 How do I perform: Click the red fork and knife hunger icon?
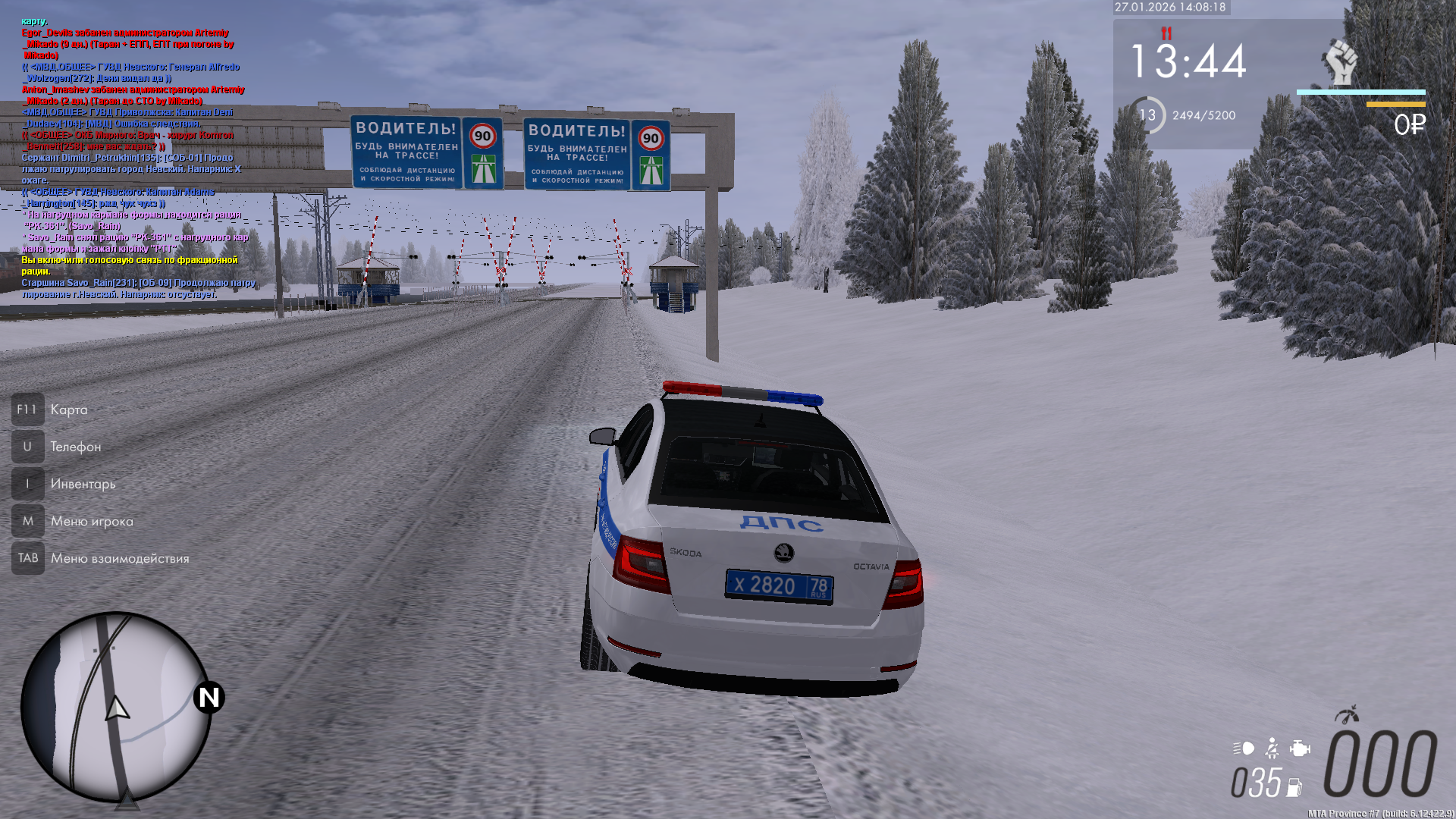point(1166,33)
